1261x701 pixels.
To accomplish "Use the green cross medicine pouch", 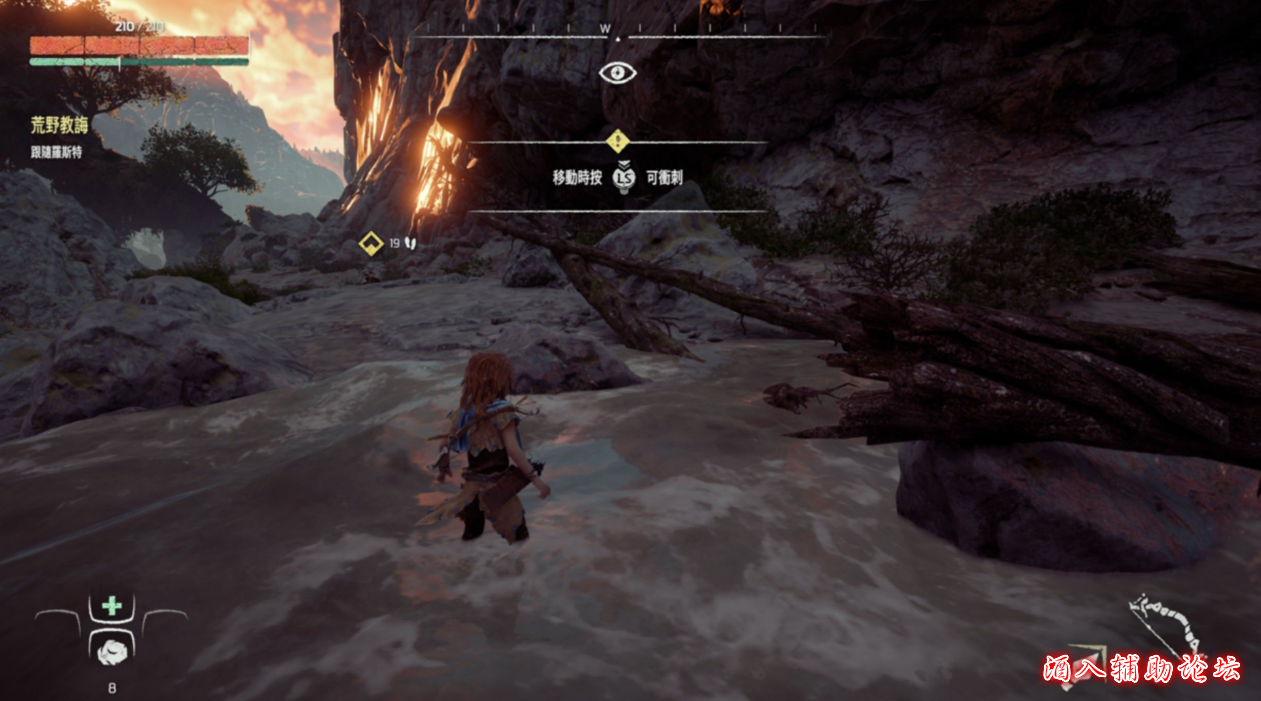I will click(112, 605).
